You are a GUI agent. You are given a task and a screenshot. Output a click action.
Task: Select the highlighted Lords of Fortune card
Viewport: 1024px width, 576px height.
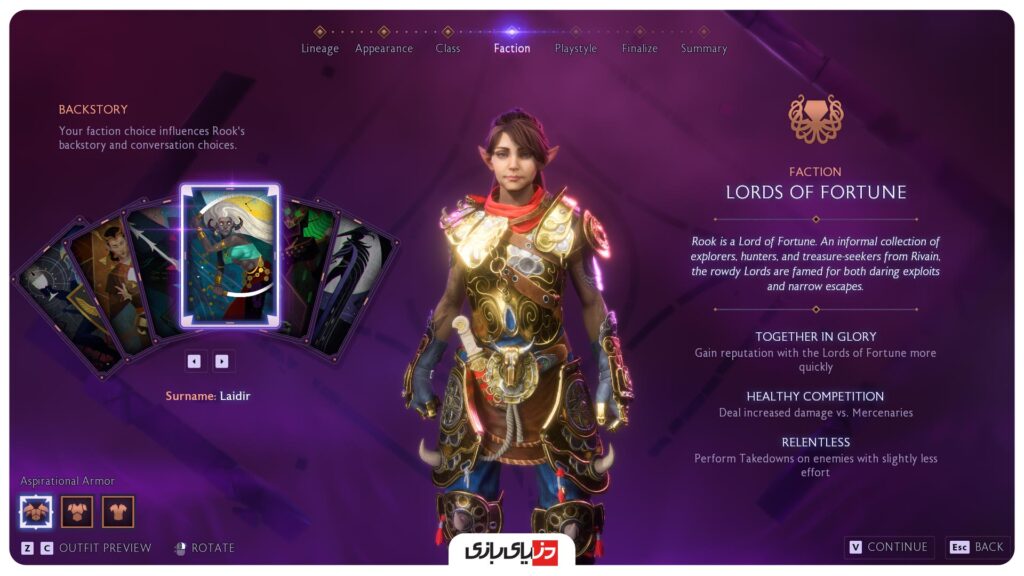[230, 256]
